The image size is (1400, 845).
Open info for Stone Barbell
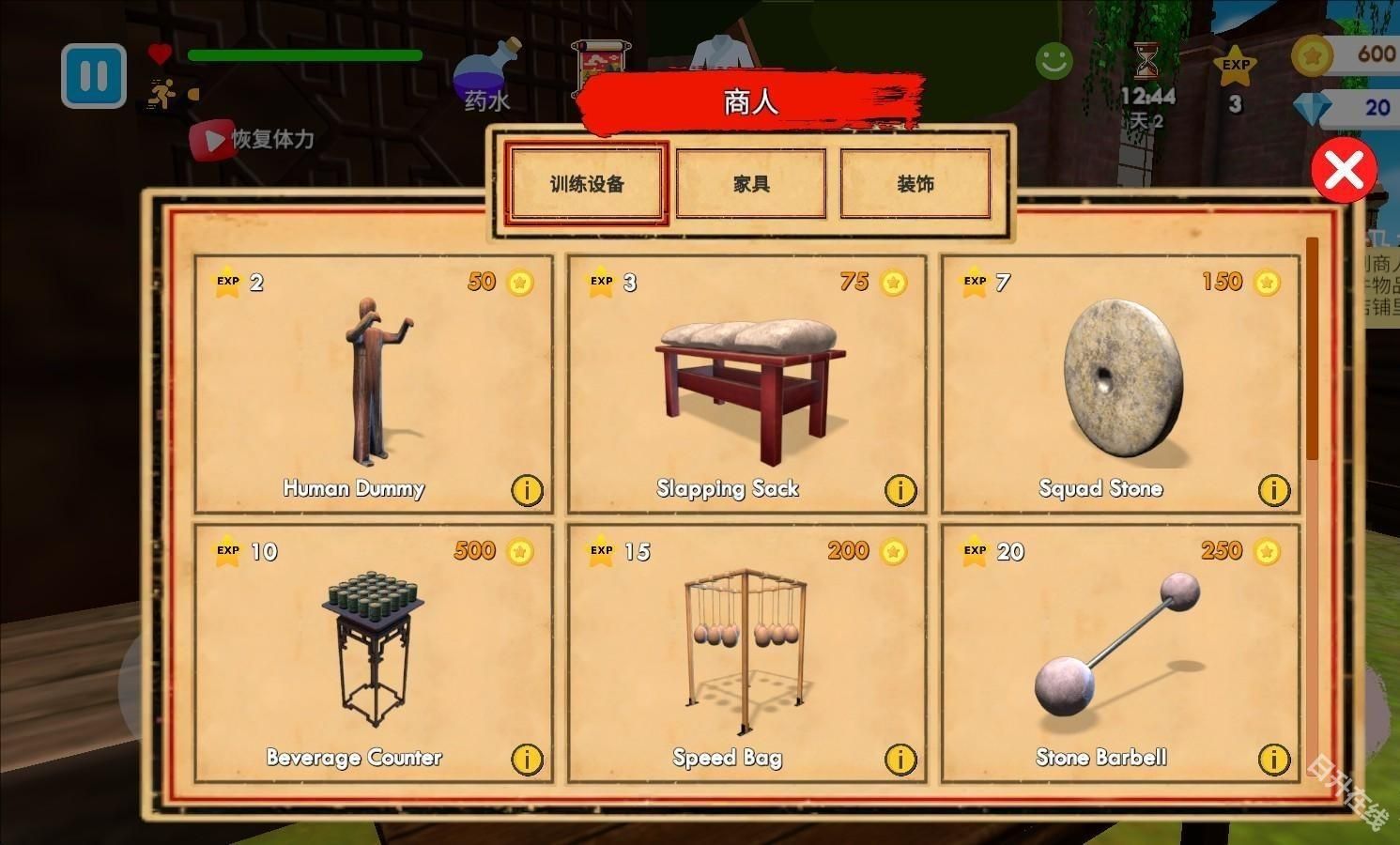(x=1273, y=759)
